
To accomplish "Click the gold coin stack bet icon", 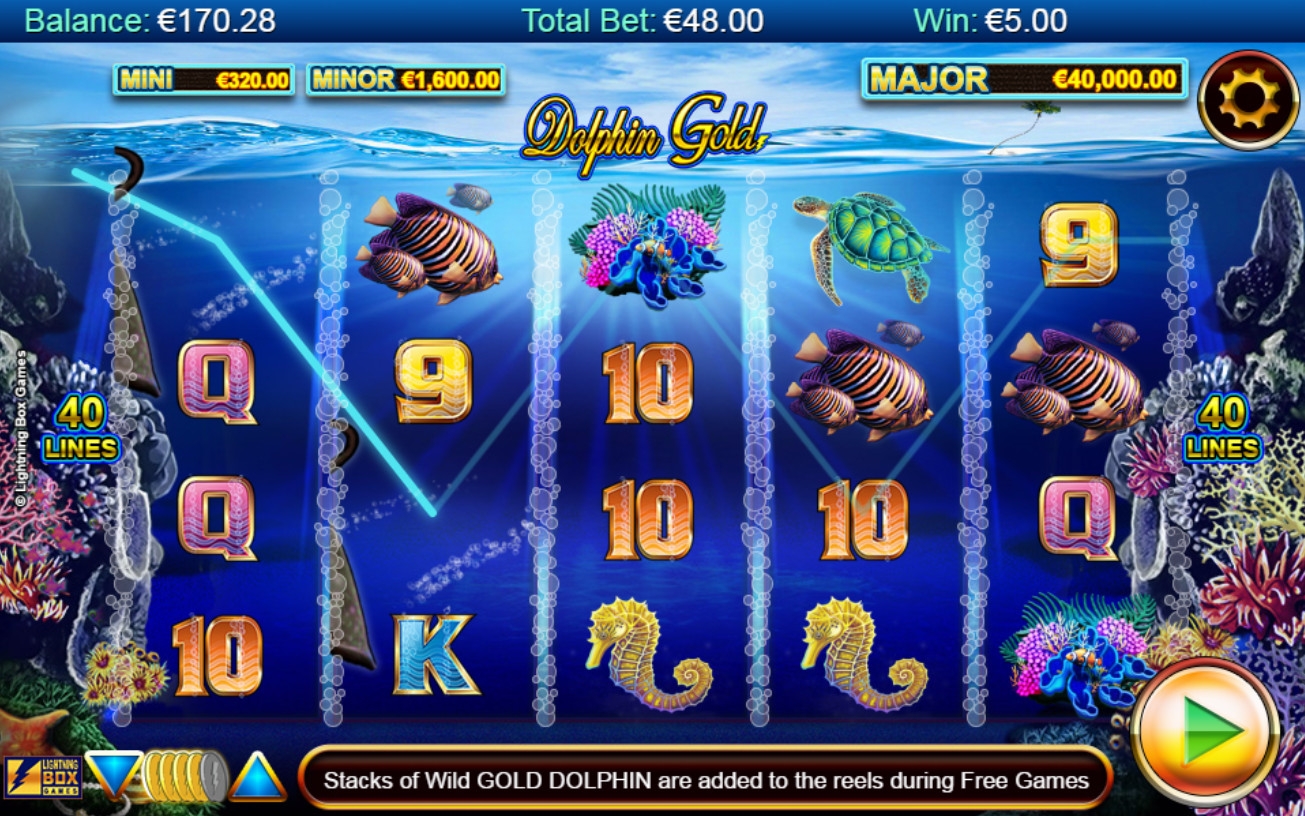I will pyautogui.click(x=184, y=776).
